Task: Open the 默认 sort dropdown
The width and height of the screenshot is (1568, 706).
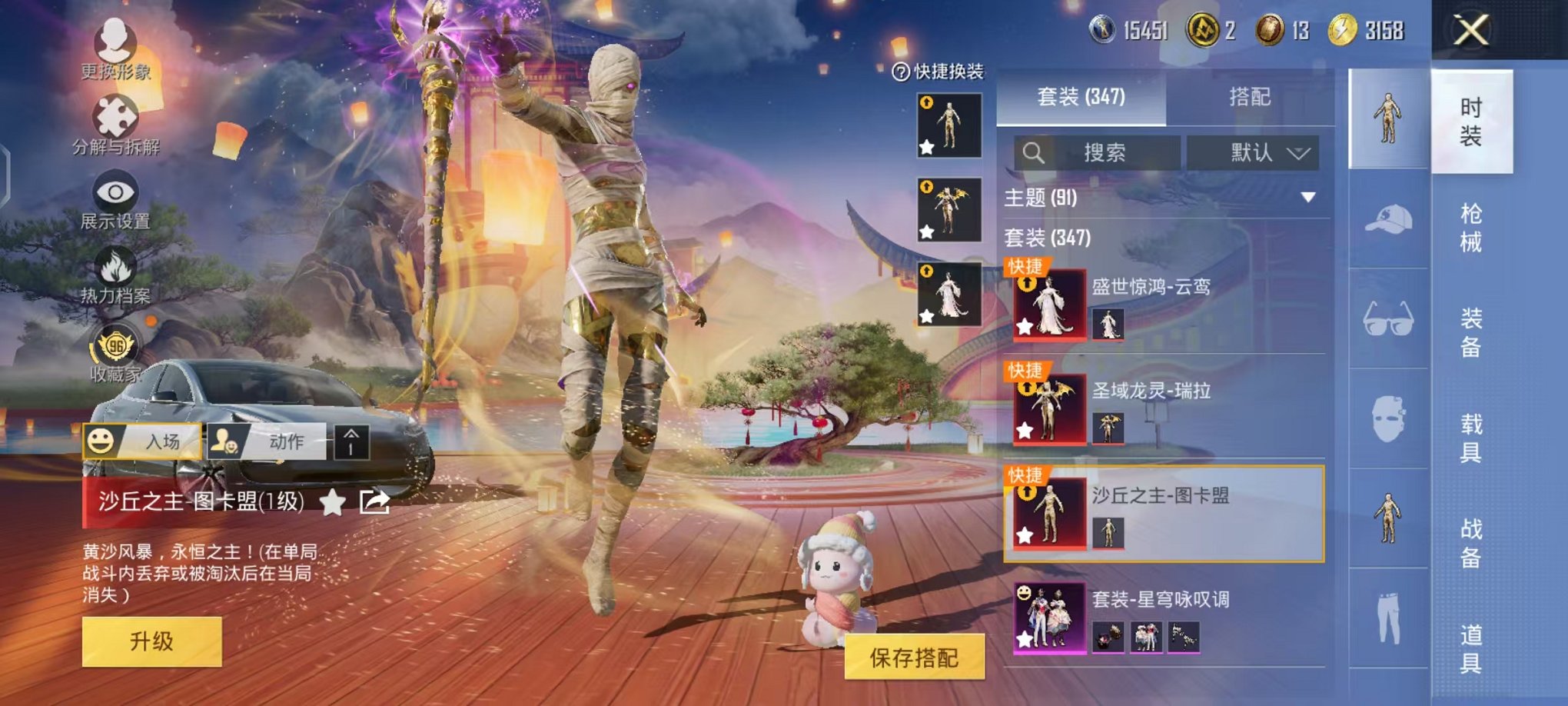Action: (x=1254, y=152)
